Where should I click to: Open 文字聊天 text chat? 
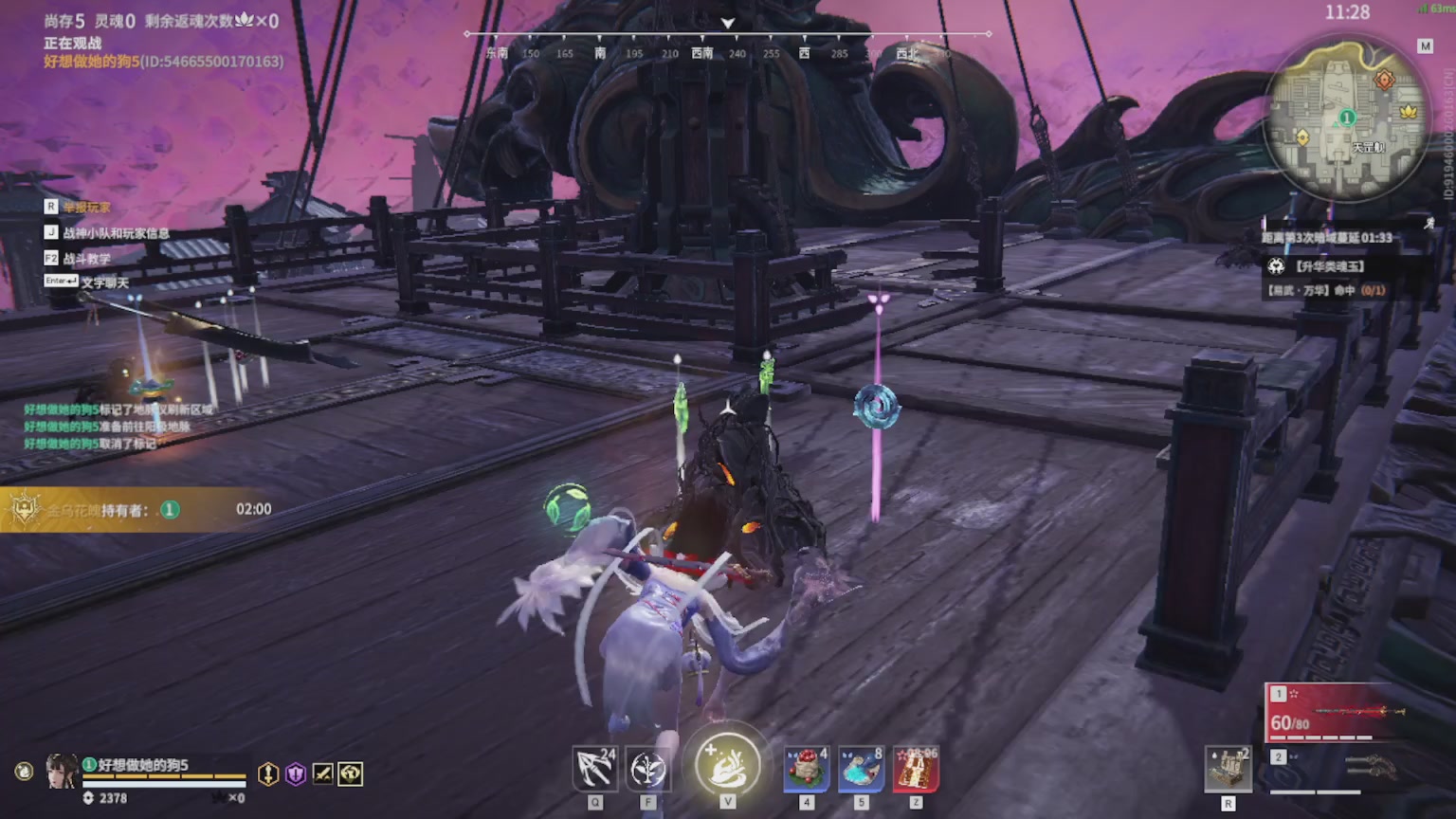pos(104,282)
